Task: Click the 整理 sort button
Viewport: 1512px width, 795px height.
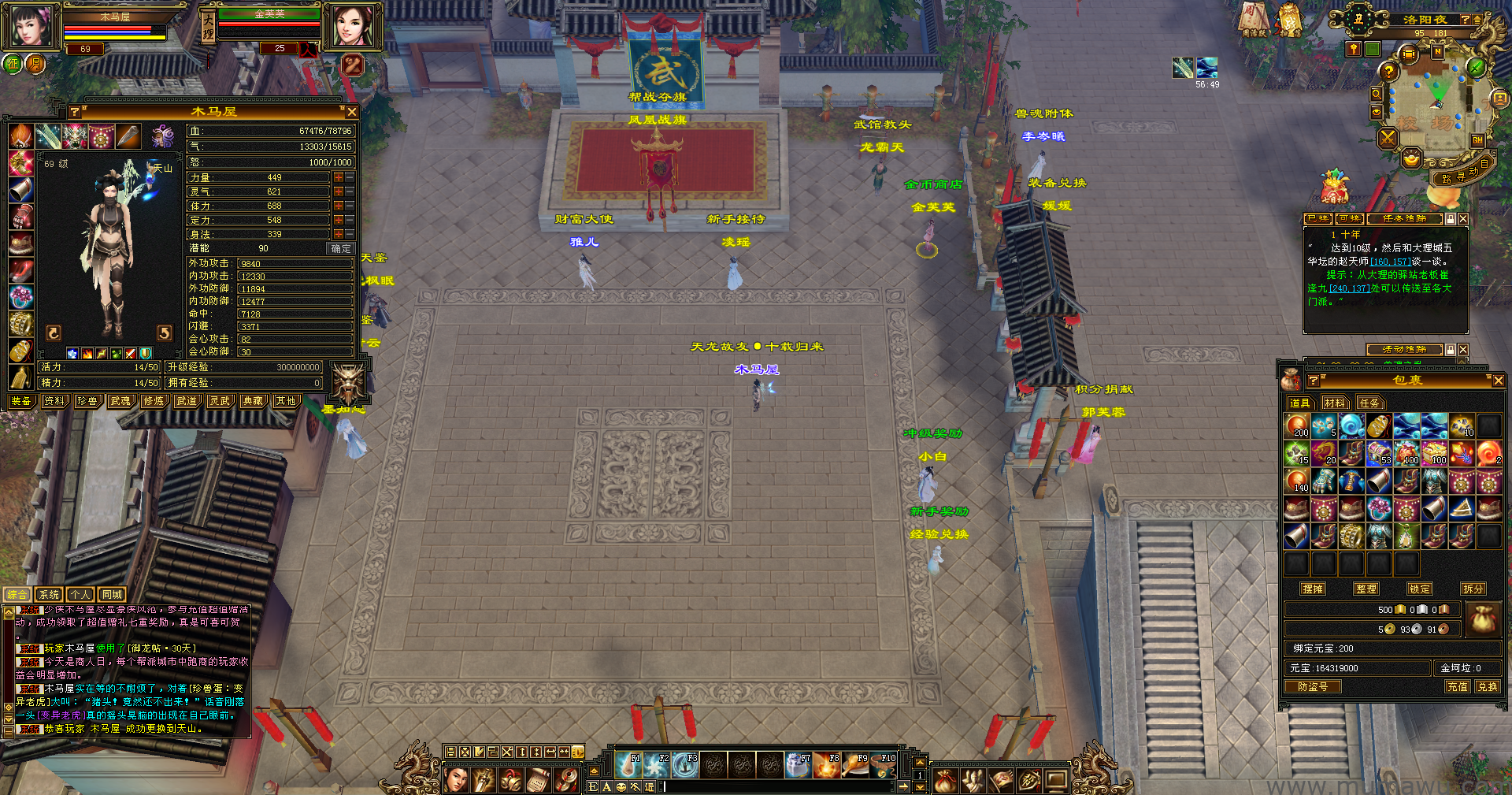Action: [x=1366, y=589]
